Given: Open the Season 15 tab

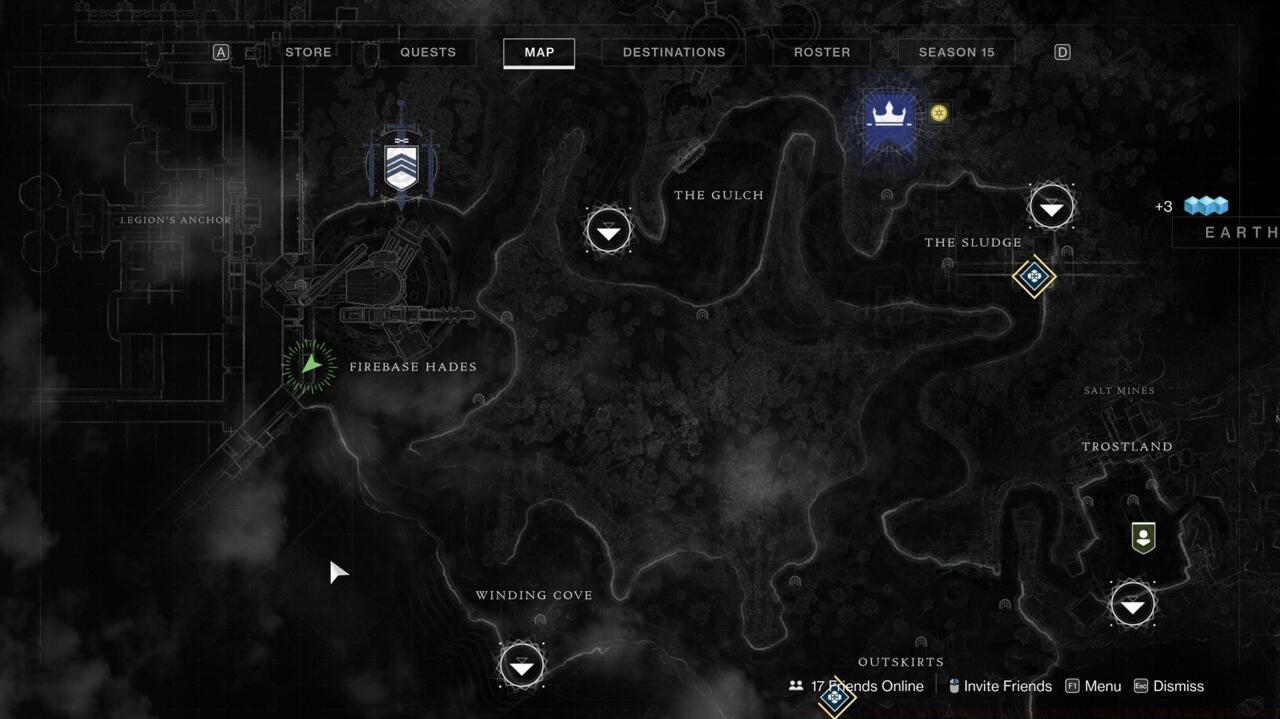Looking at the screenshot, I should click(956, 52).
